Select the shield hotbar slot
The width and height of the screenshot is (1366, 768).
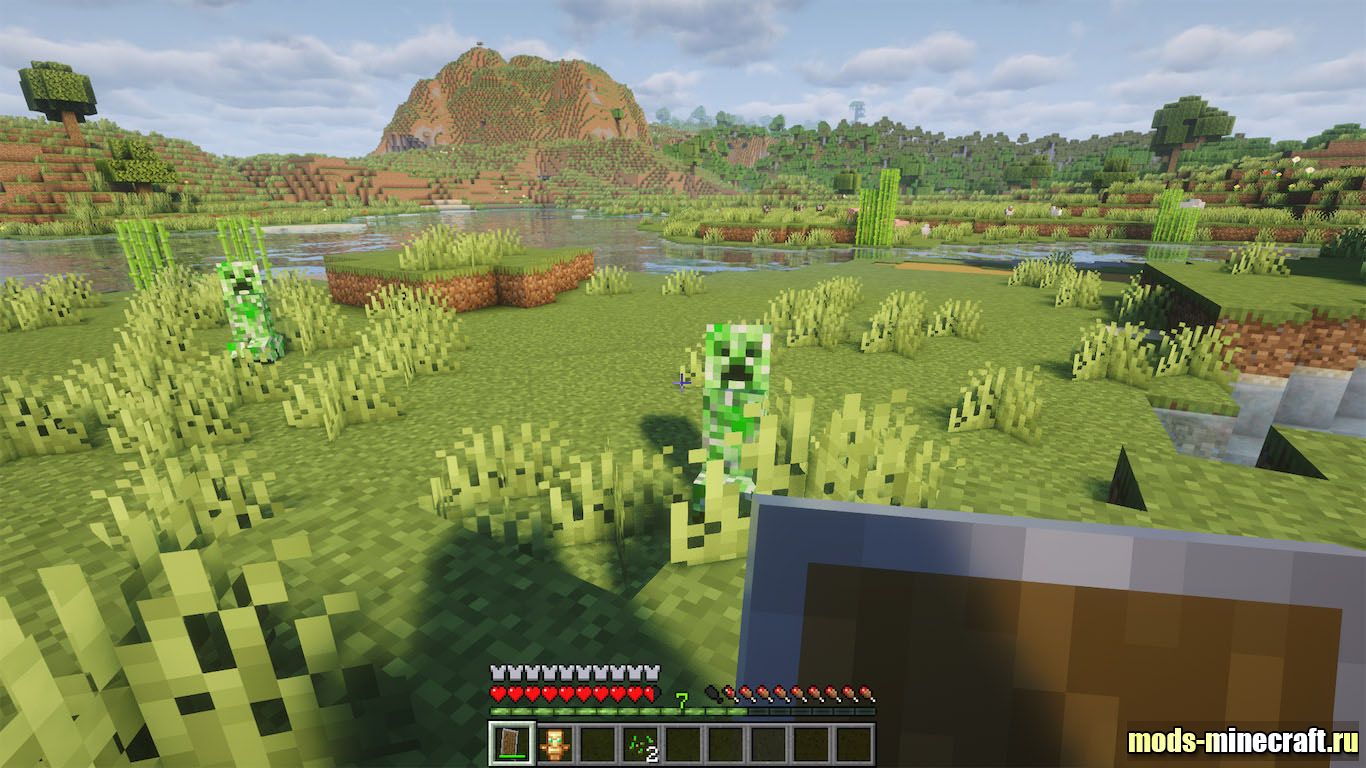click(x=510, y=744)
